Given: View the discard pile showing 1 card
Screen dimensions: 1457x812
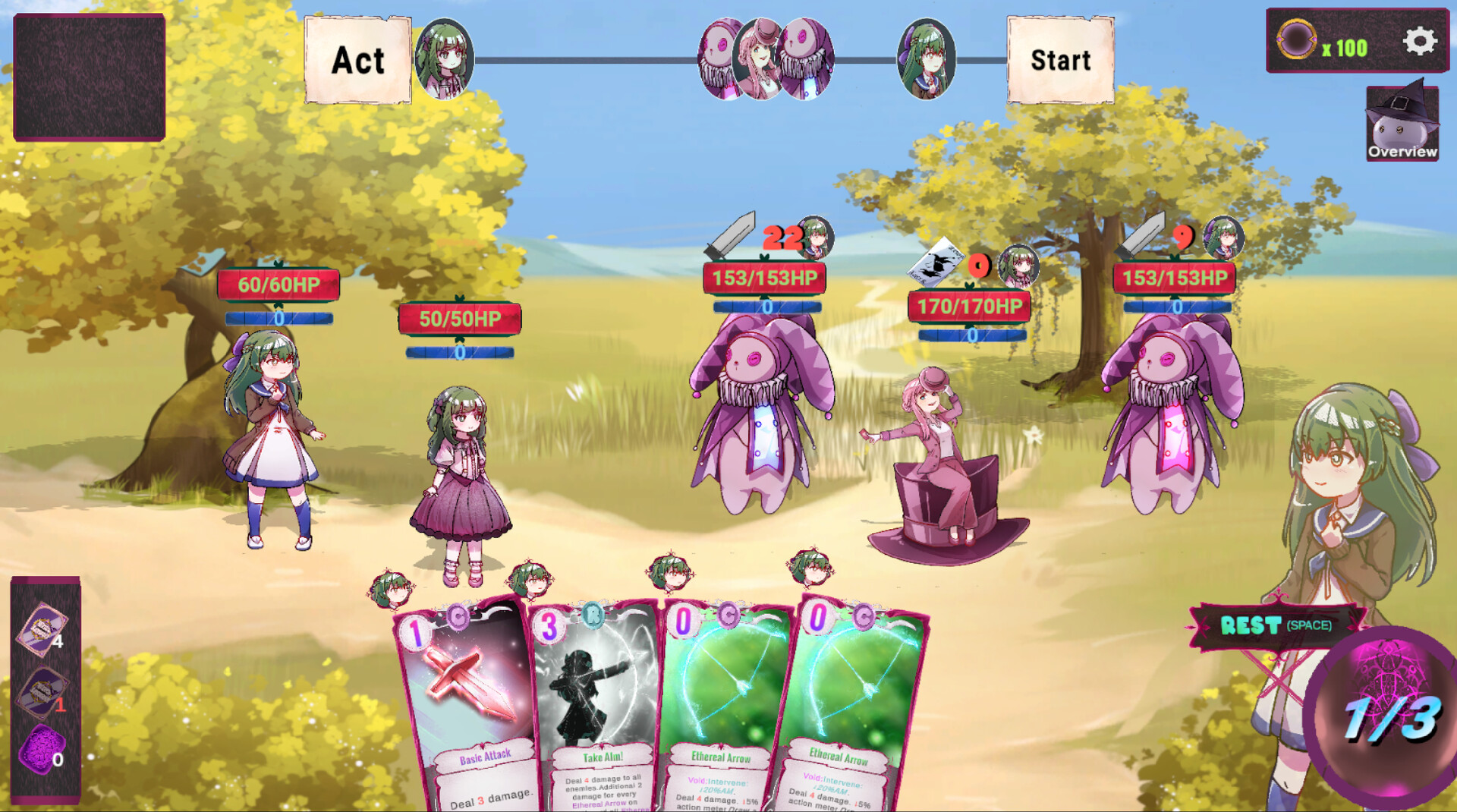Looking at the screenshot, I should [x=43, y=692].
